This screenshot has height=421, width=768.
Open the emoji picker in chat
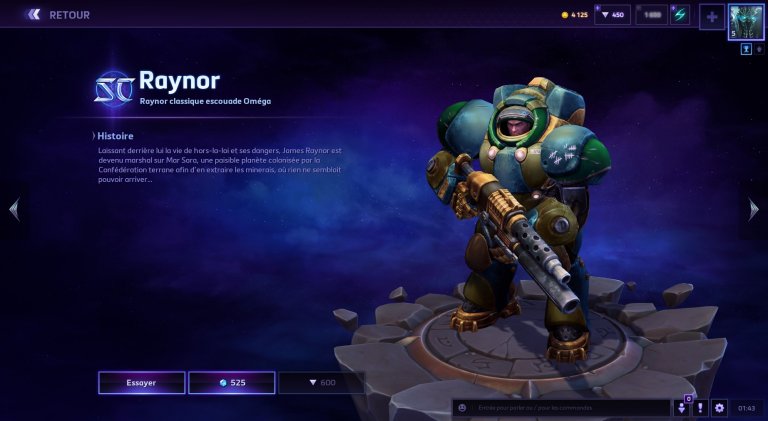[461, 408]
